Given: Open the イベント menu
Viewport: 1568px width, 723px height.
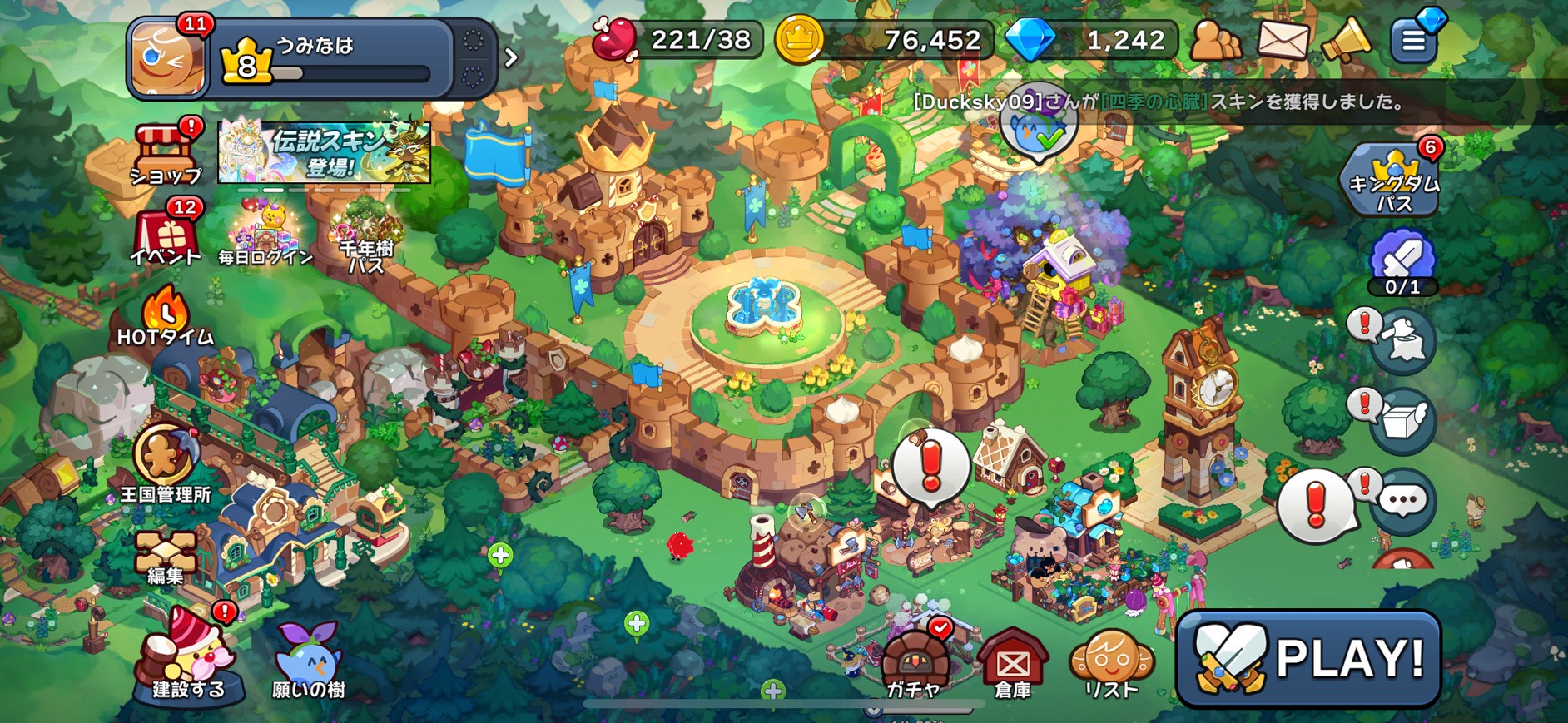Looking at the screenshot, I should pos(166,235).
